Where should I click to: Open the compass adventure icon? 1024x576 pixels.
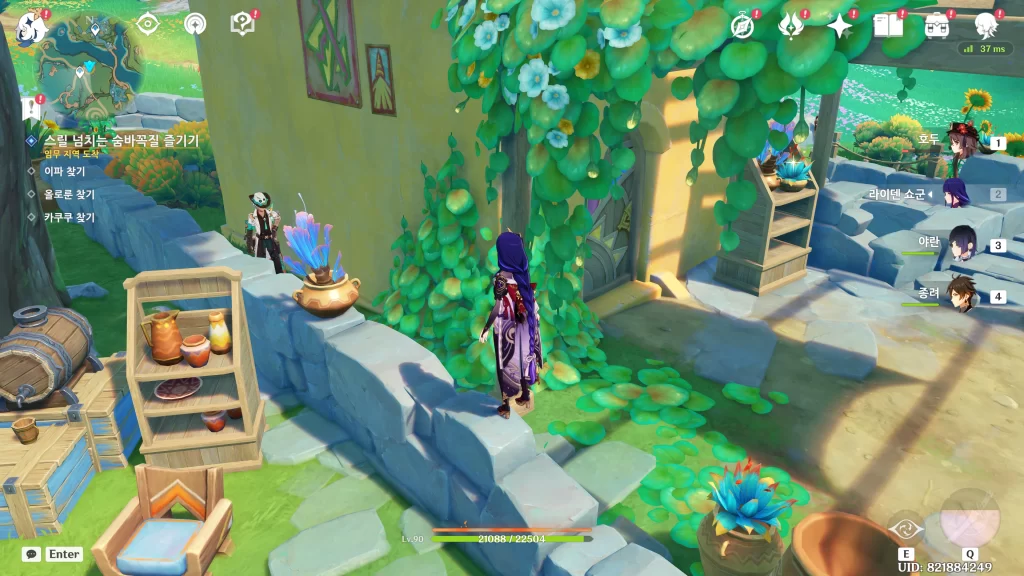(x=742, y=25)
